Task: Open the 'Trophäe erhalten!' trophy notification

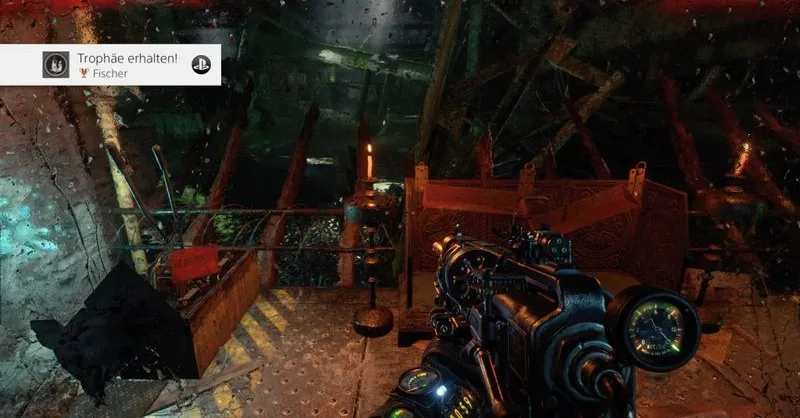Action: click(x=127, y=61)
